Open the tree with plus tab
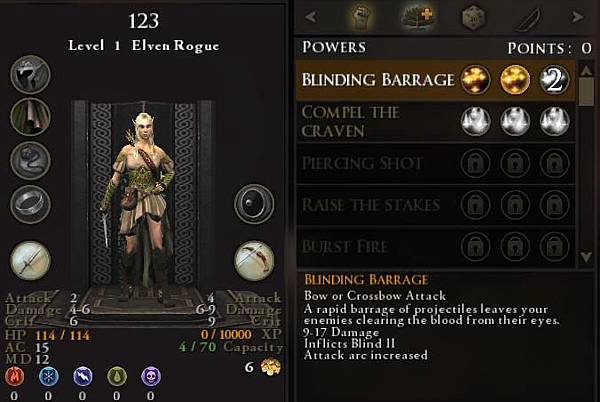The height and width of the screenshot is (402, 600). pyautogui.click(x=416, y=17)
